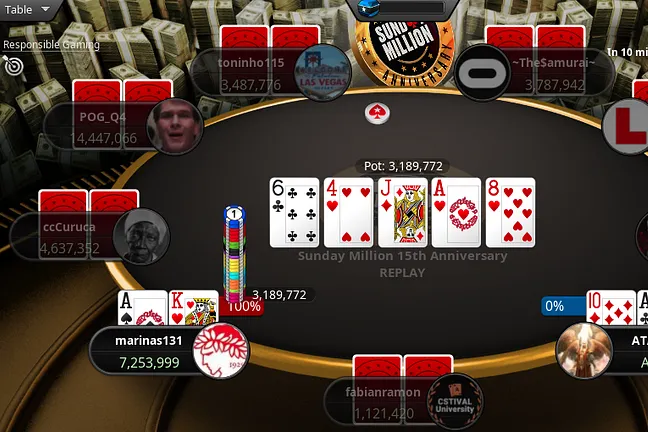Click the spiral icon below Responsible Gaming
The height and width of the screenshot is (432, 648).
(x=14, y=65)
